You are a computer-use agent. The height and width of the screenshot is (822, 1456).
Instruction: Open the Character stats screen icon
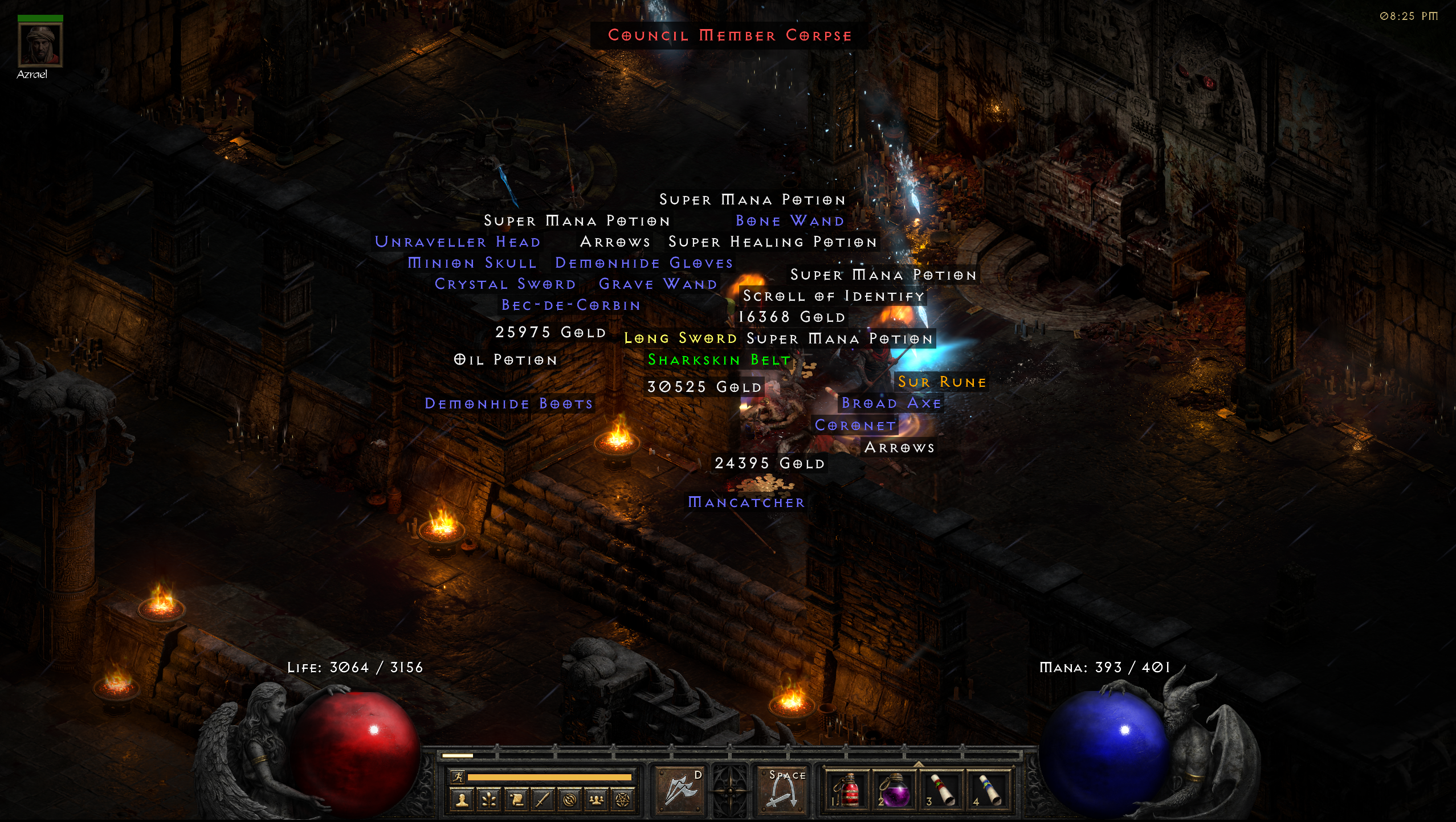(462, 800)
